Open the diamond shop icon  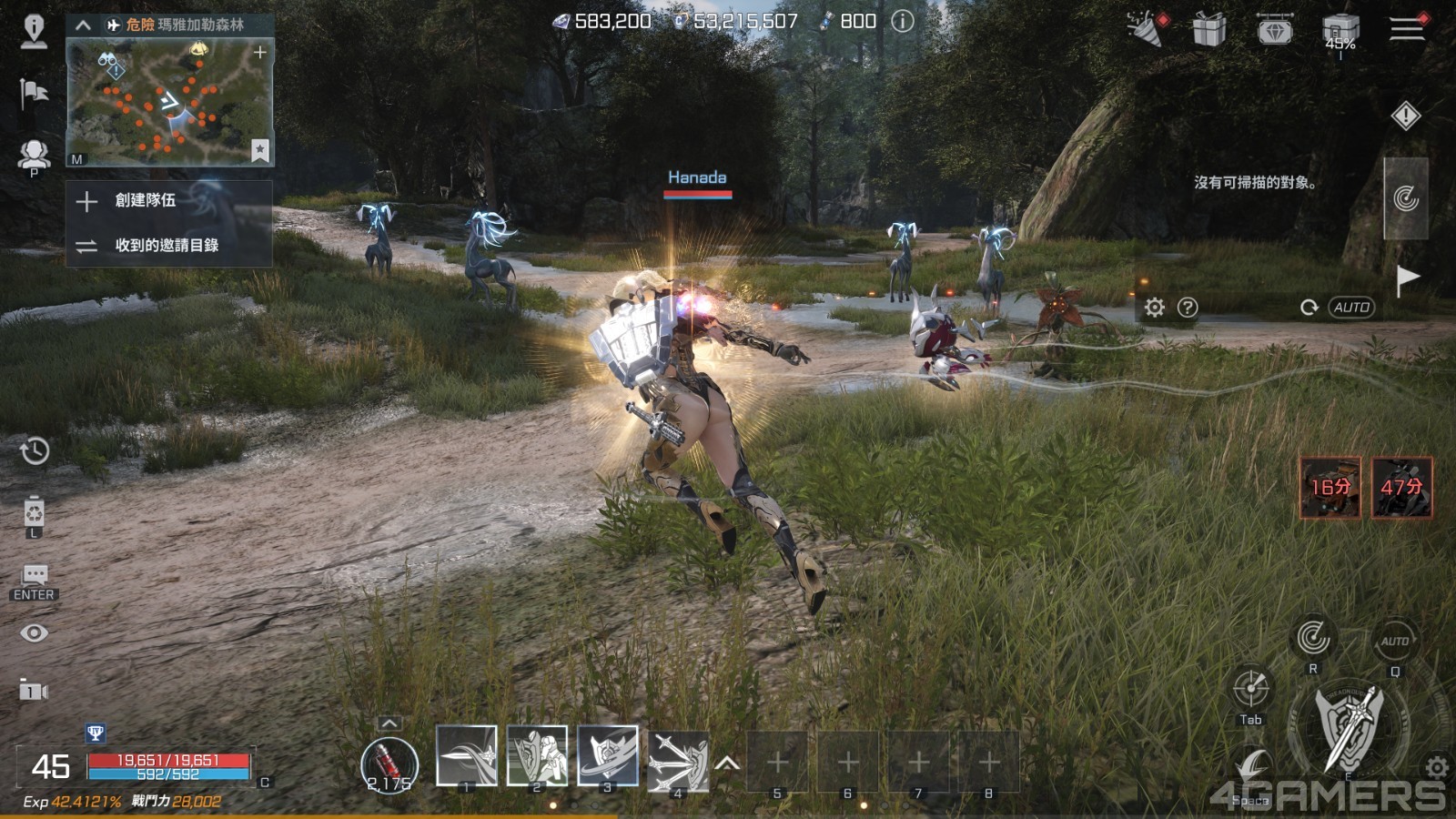click(1274, 30)
